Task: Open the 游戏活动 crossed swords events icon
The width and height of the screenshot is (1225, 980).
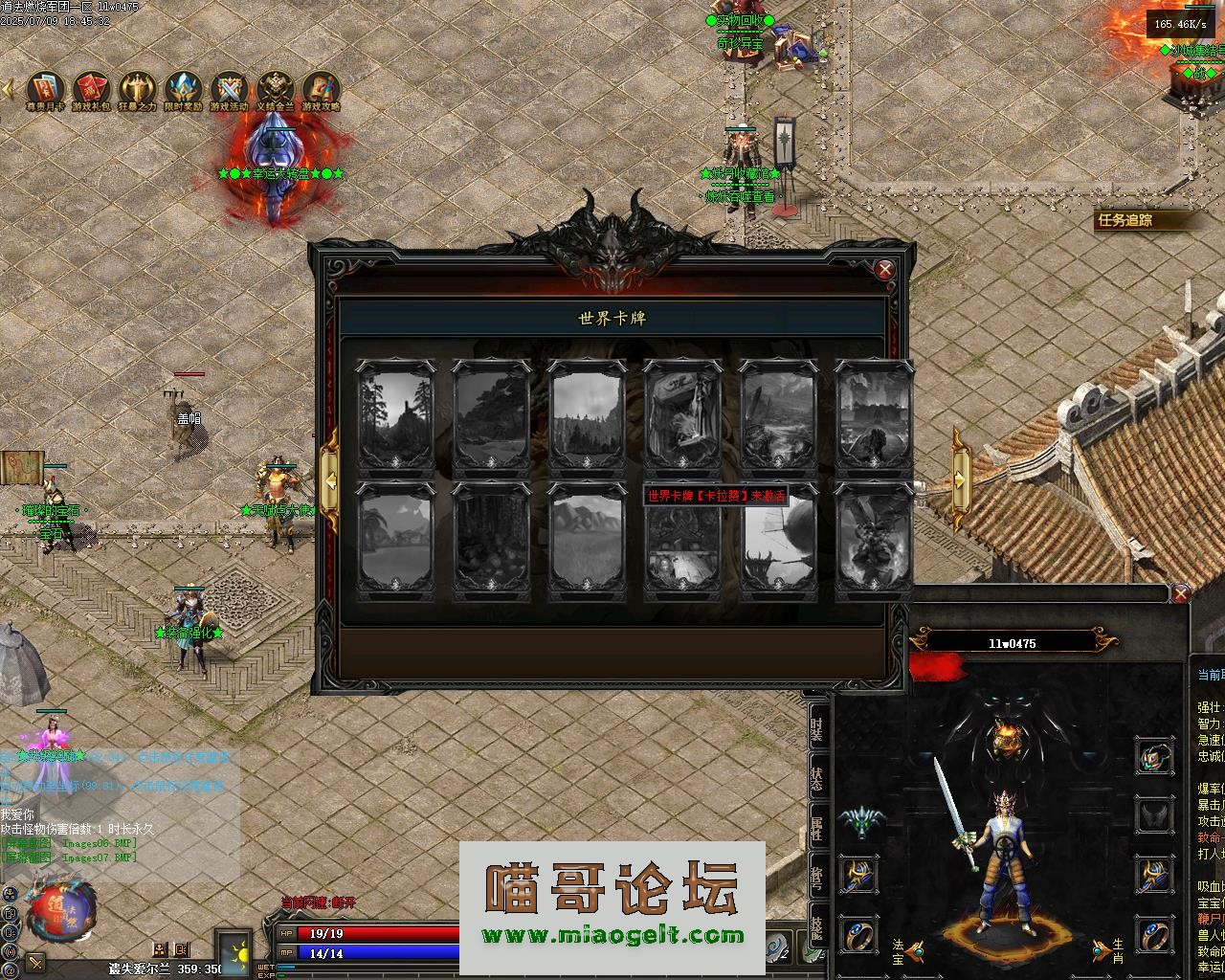Action: (x=229, y=89)
